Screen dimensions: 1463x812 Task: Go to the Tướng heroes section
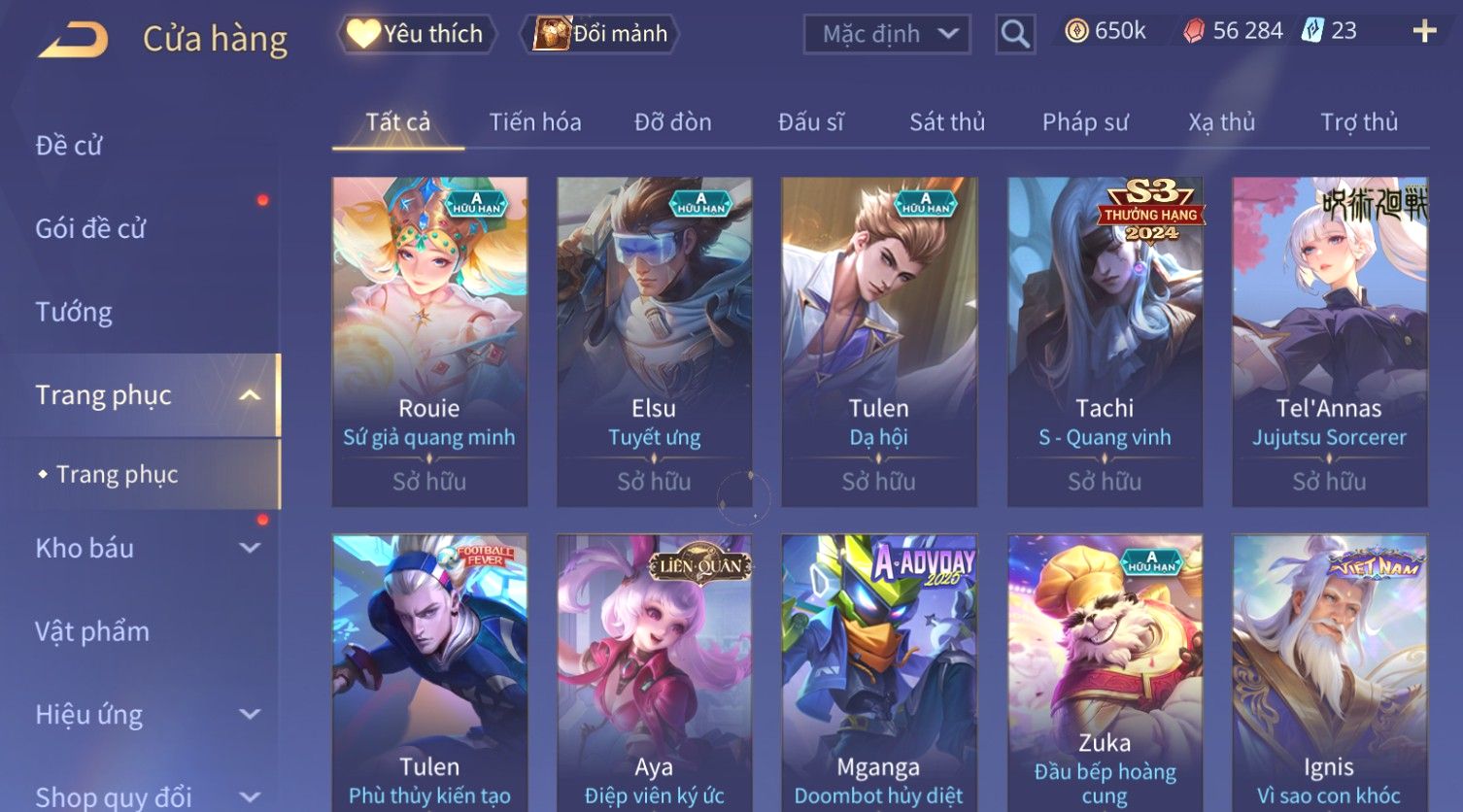tap(74, 312)
